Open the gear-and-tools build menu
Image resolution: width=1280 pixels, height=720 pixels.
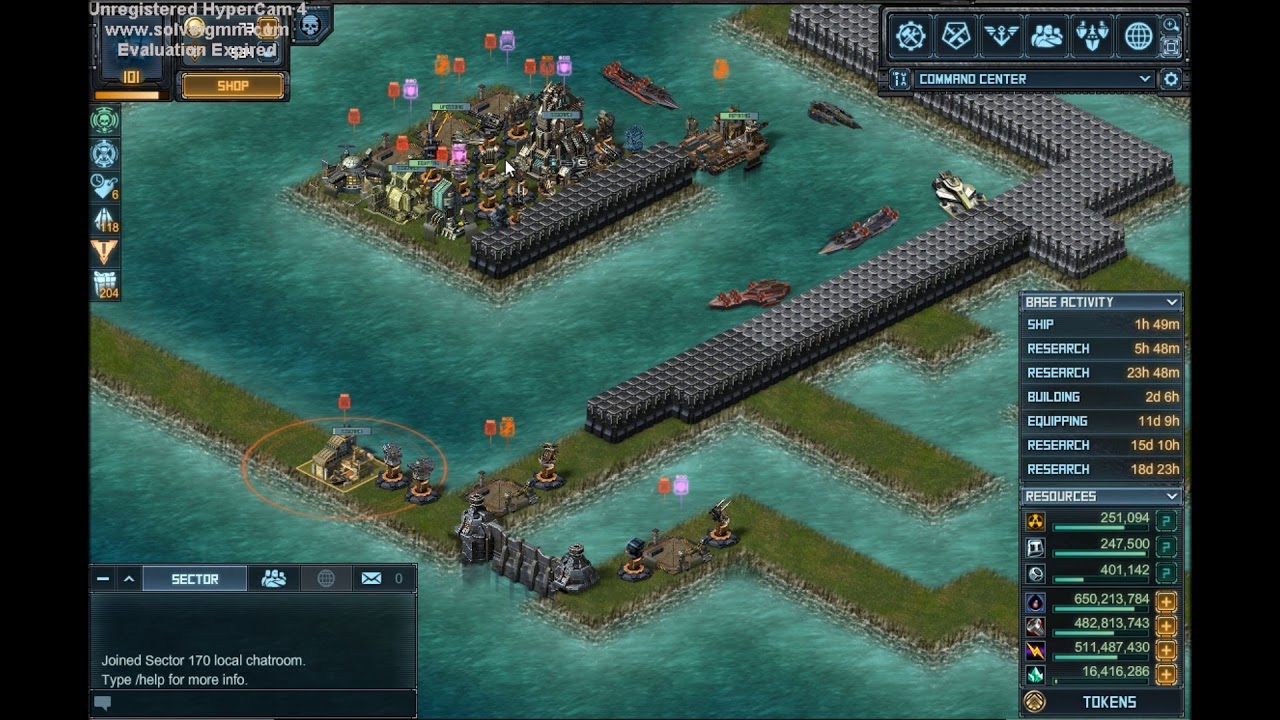point(910,36)
